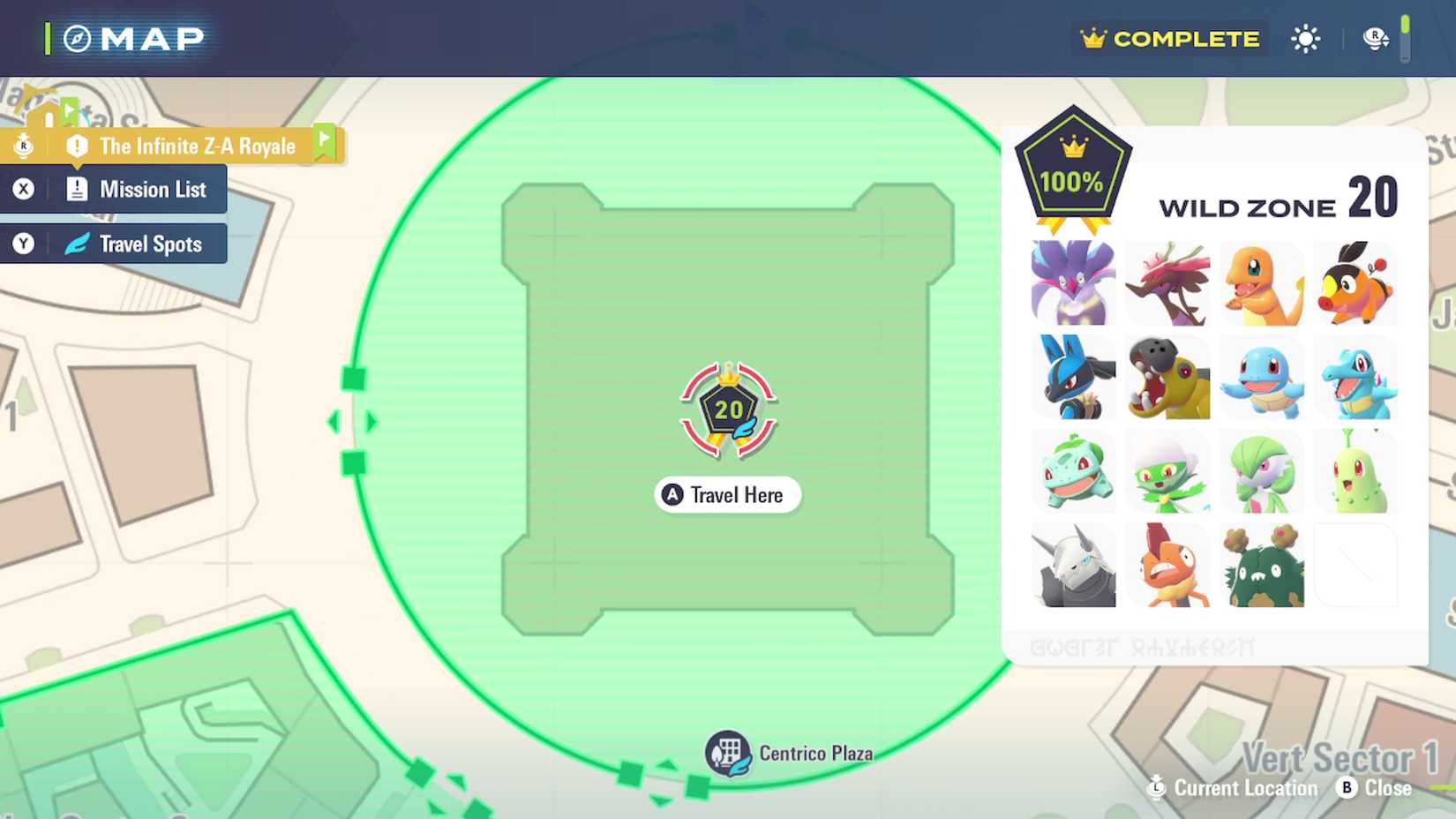Click the sun brightness icon in the header

pos(1305,38)
